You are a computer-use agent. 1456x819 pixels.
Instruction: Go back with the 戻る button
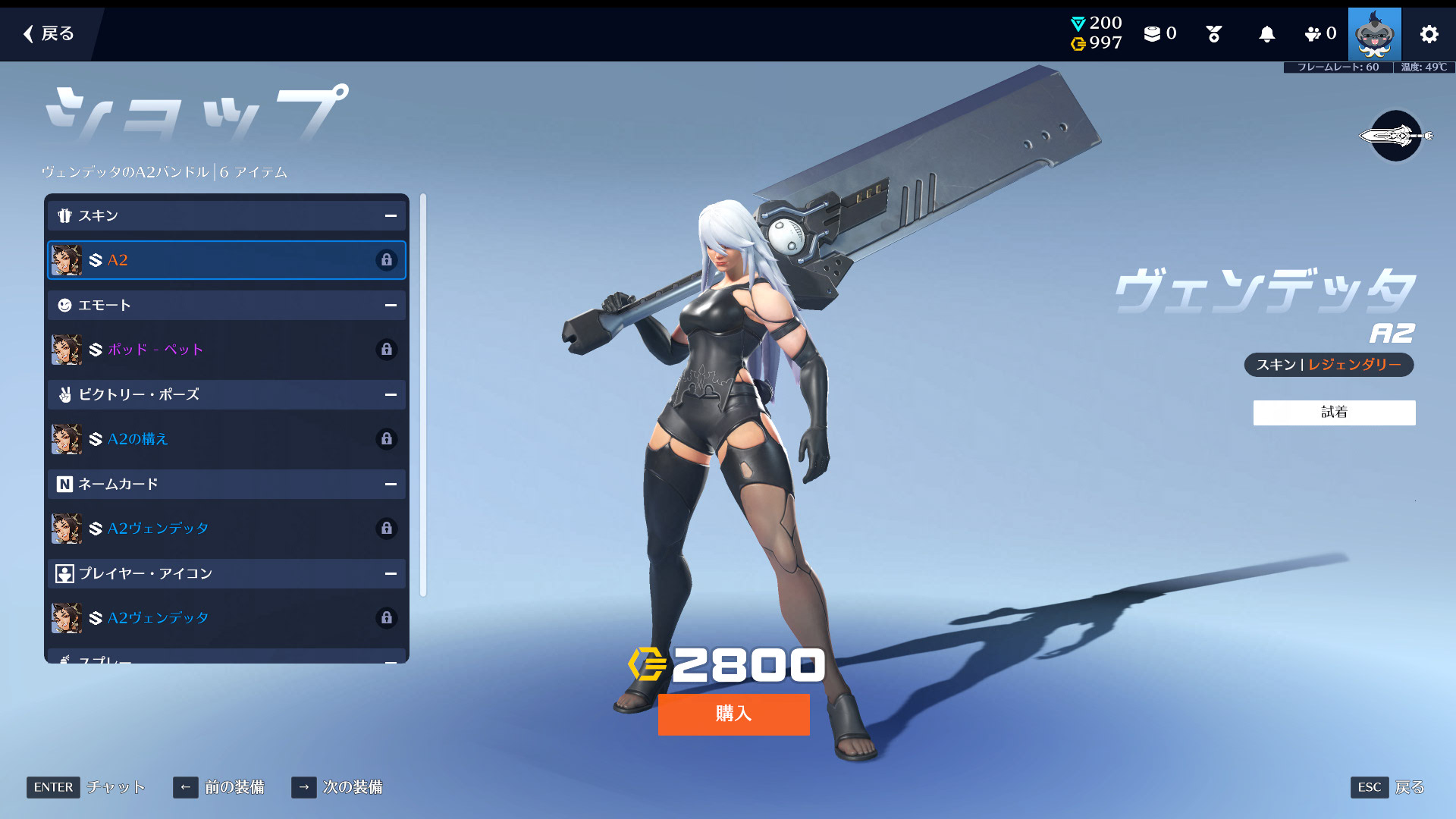tap(49, 33)
